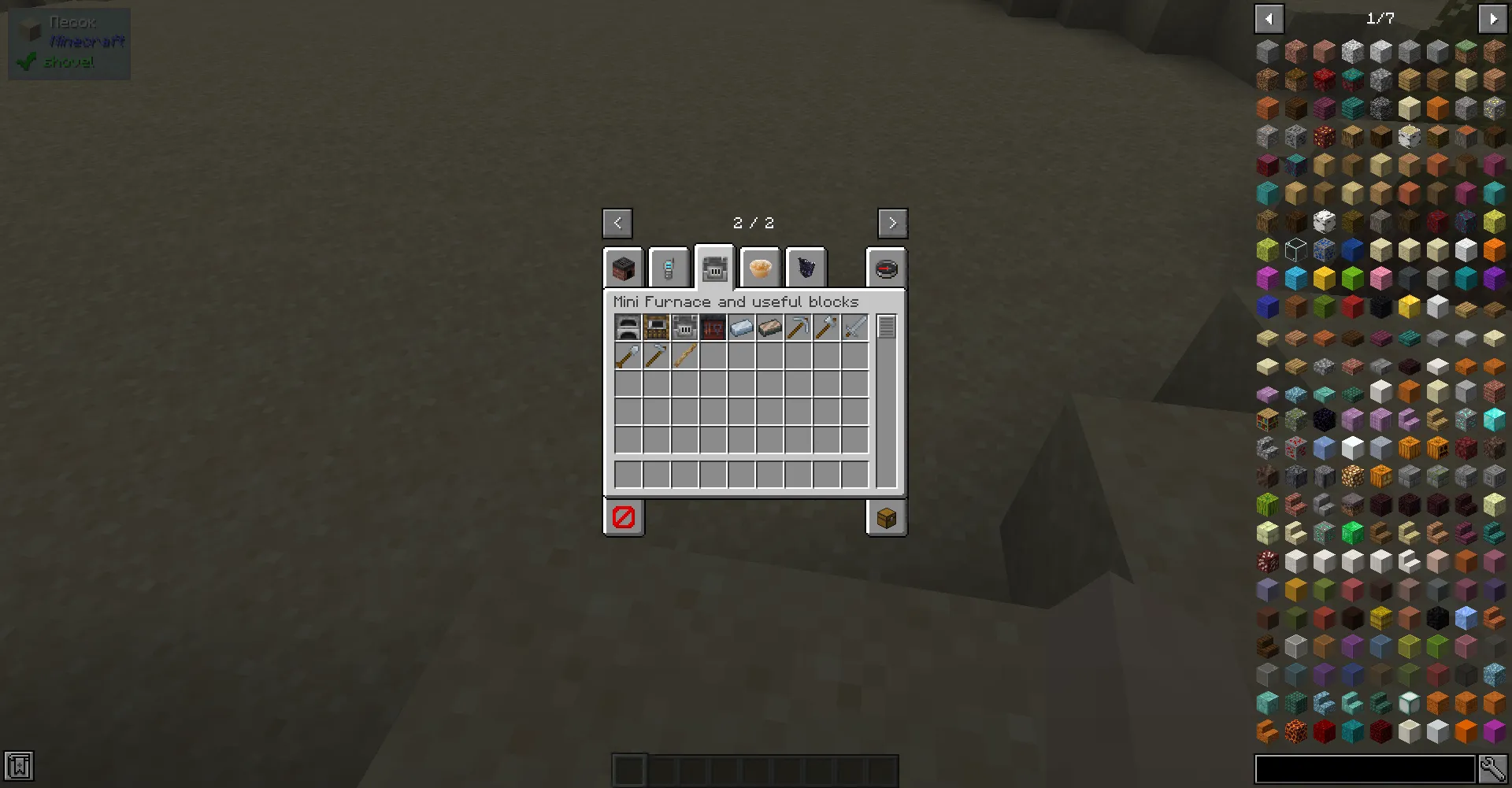1512x788 pixels.
Task: Select the shovel item in the second row
Action: point(626,355)
